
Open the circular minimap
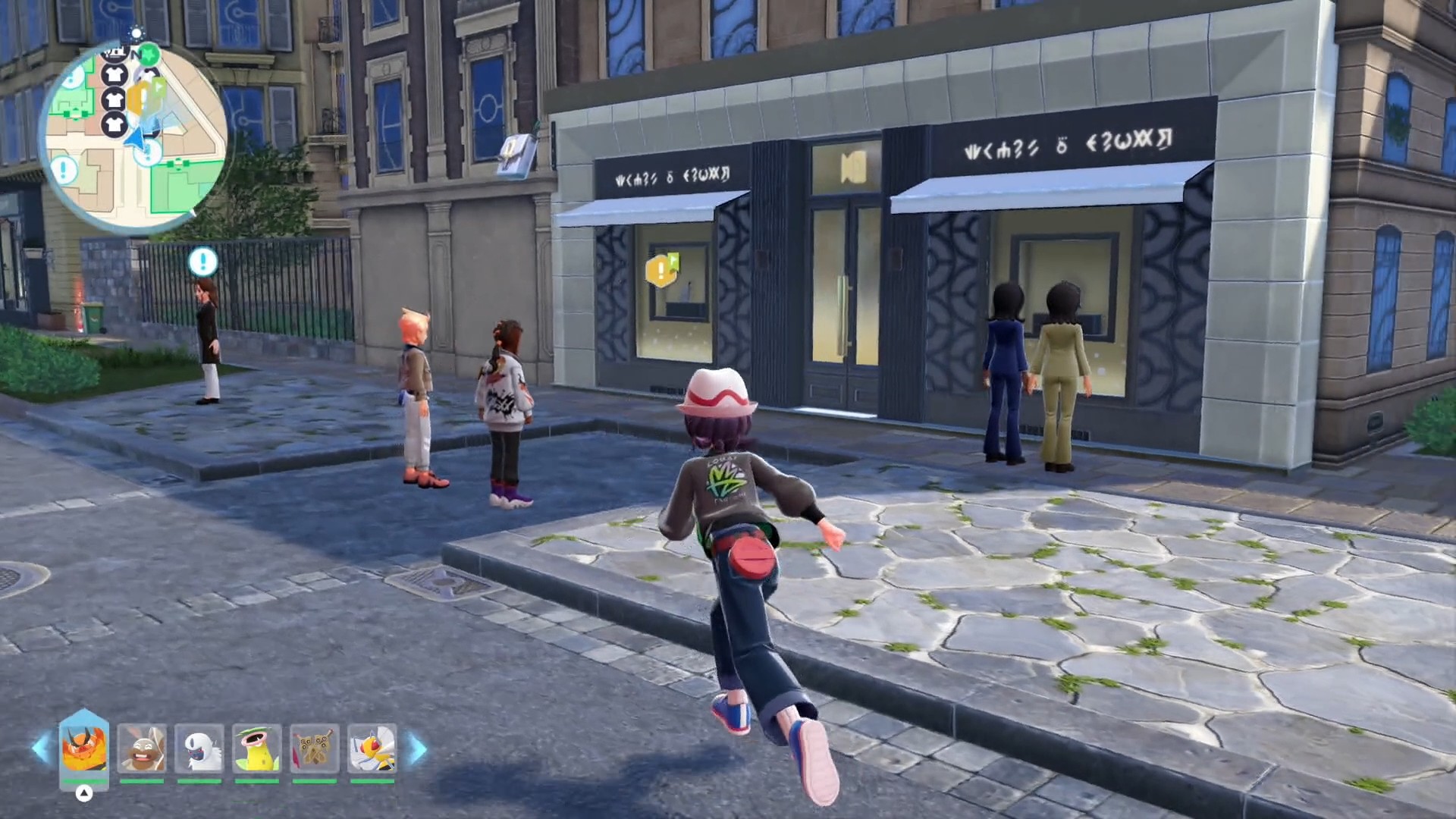133,136
